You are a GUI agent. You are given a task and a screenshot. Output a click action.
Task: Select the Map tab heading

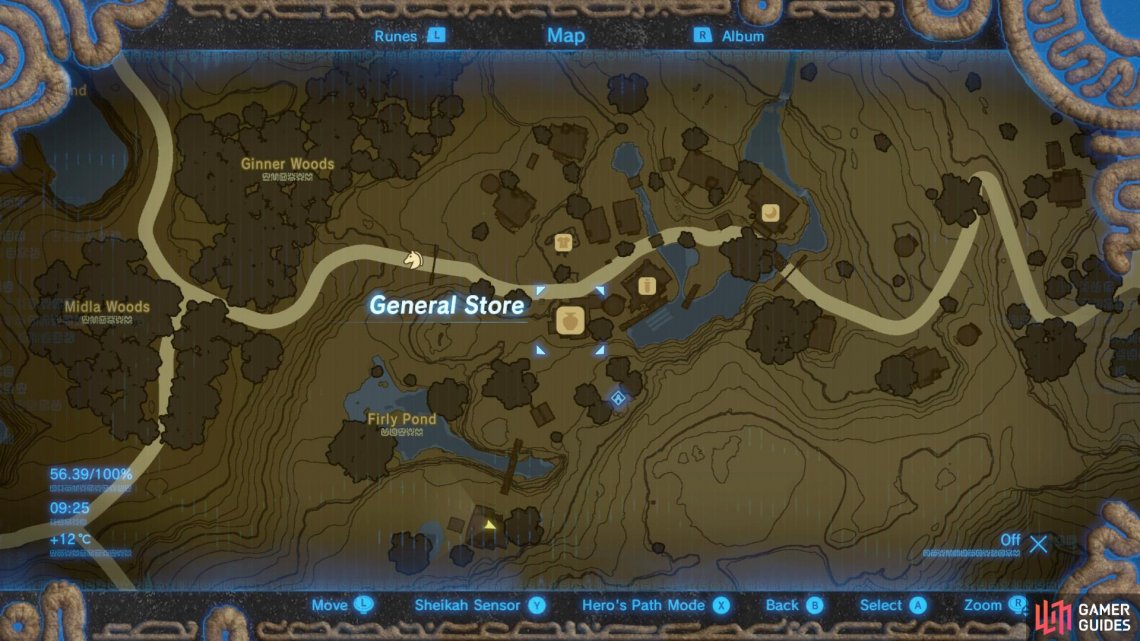coord(566,36)
